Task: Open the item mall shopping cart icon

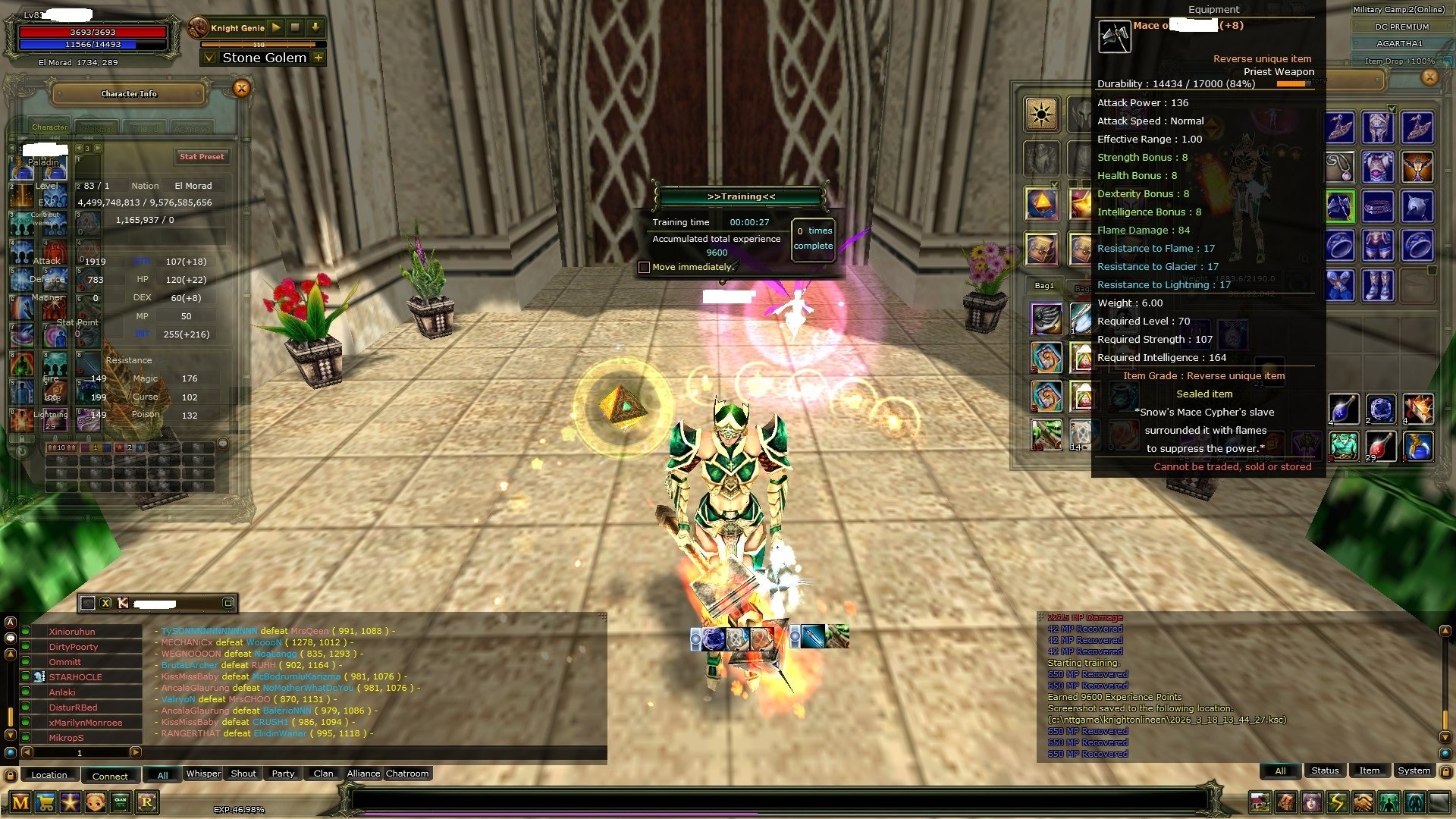Action: click(44, 802)
